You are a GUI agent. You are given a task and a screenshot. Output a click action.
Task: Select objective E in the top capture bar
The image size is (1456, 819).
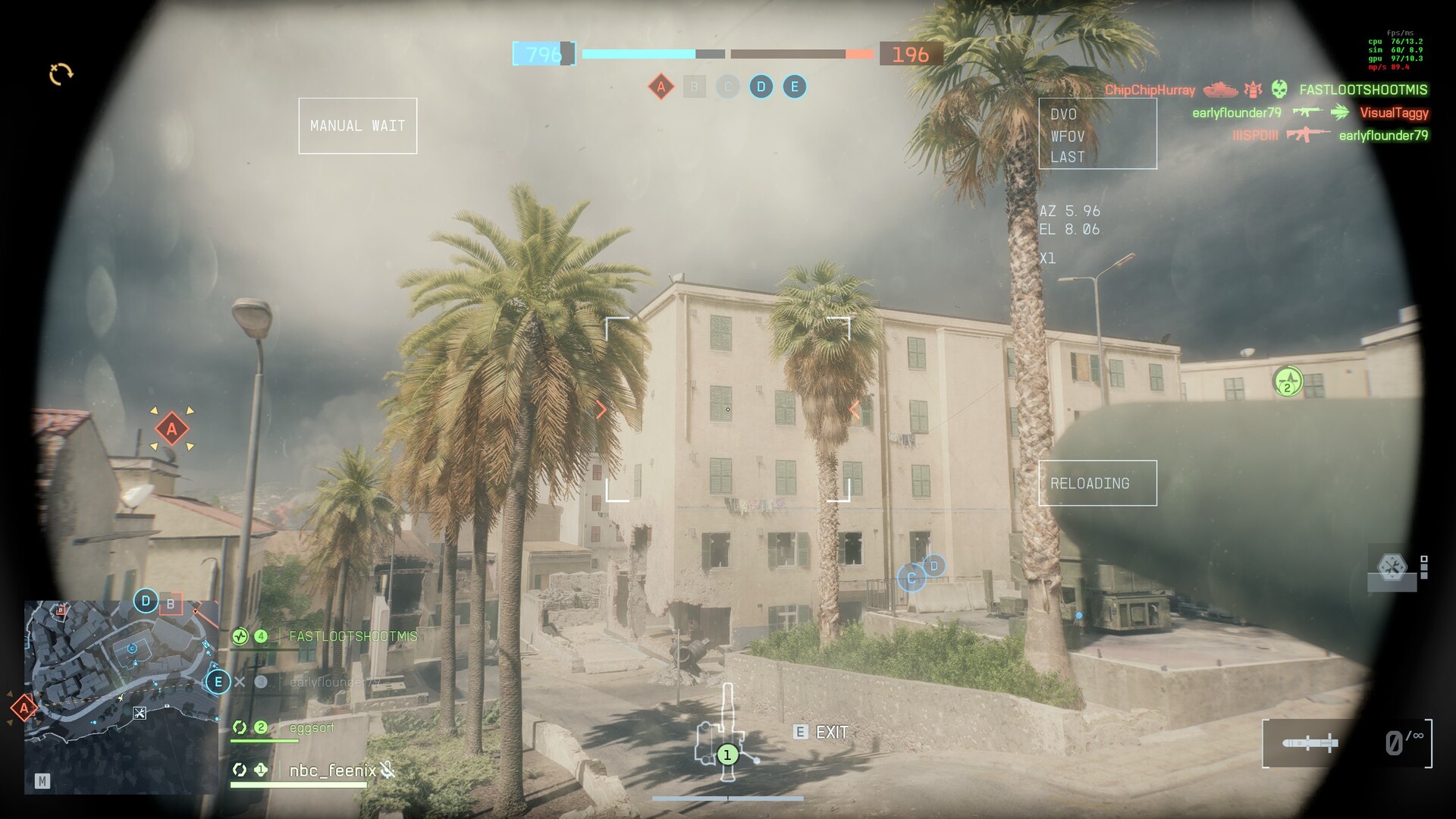click(x=794, y=86)
